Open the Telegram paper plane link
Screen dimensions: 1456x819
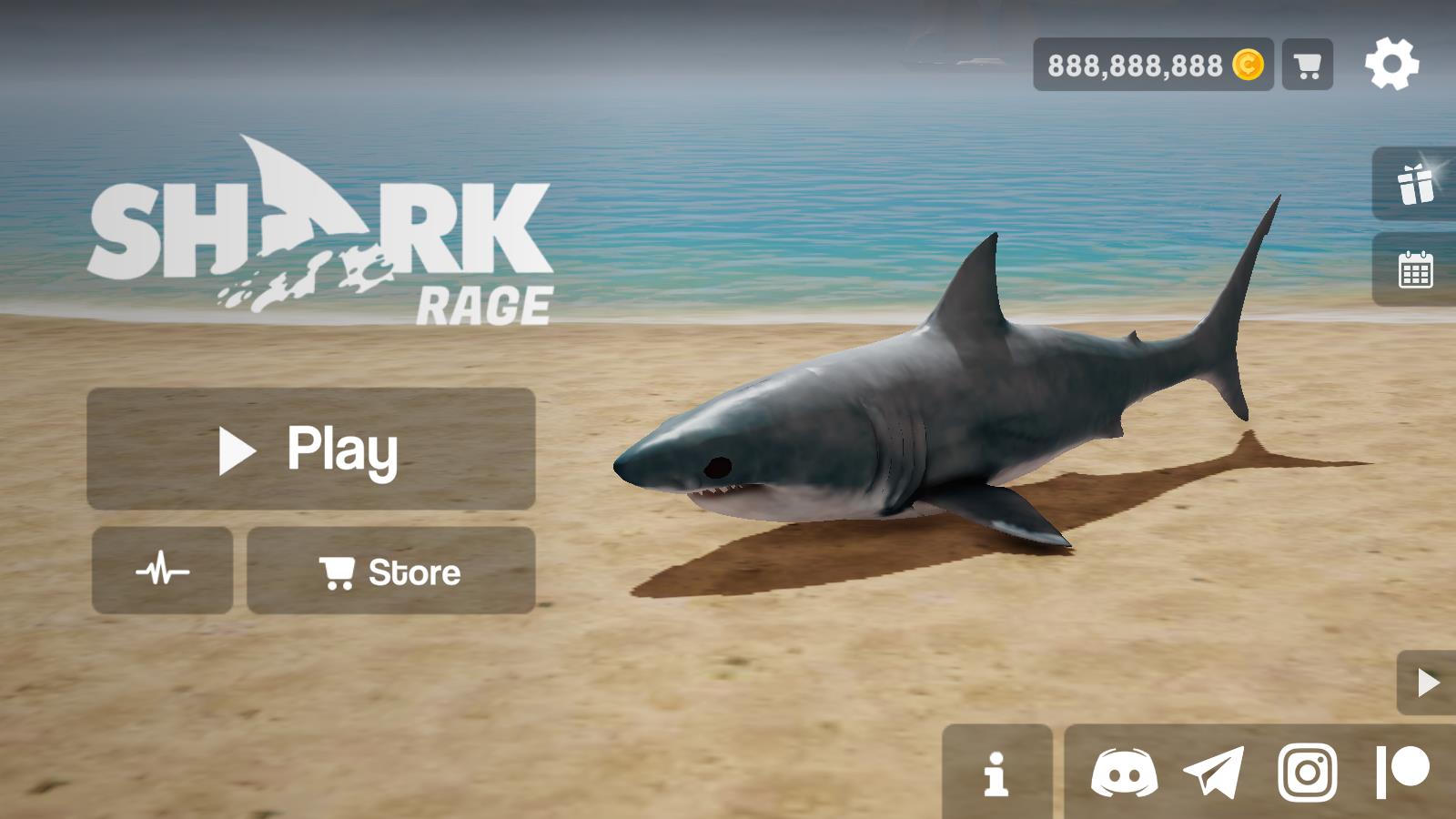[x=1214, y=773]
